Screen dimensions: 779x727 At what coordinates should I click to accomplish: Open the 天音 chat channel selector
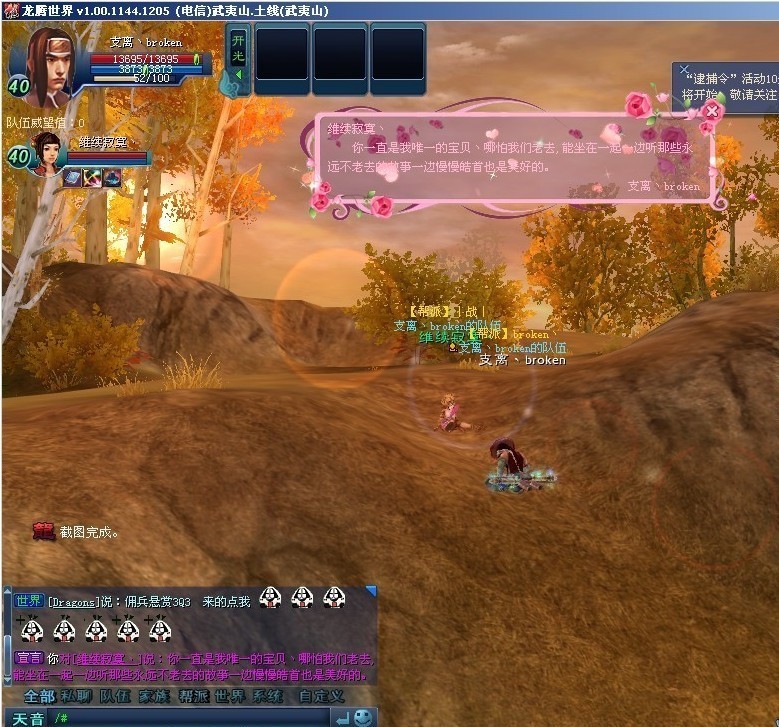[28, 718]
